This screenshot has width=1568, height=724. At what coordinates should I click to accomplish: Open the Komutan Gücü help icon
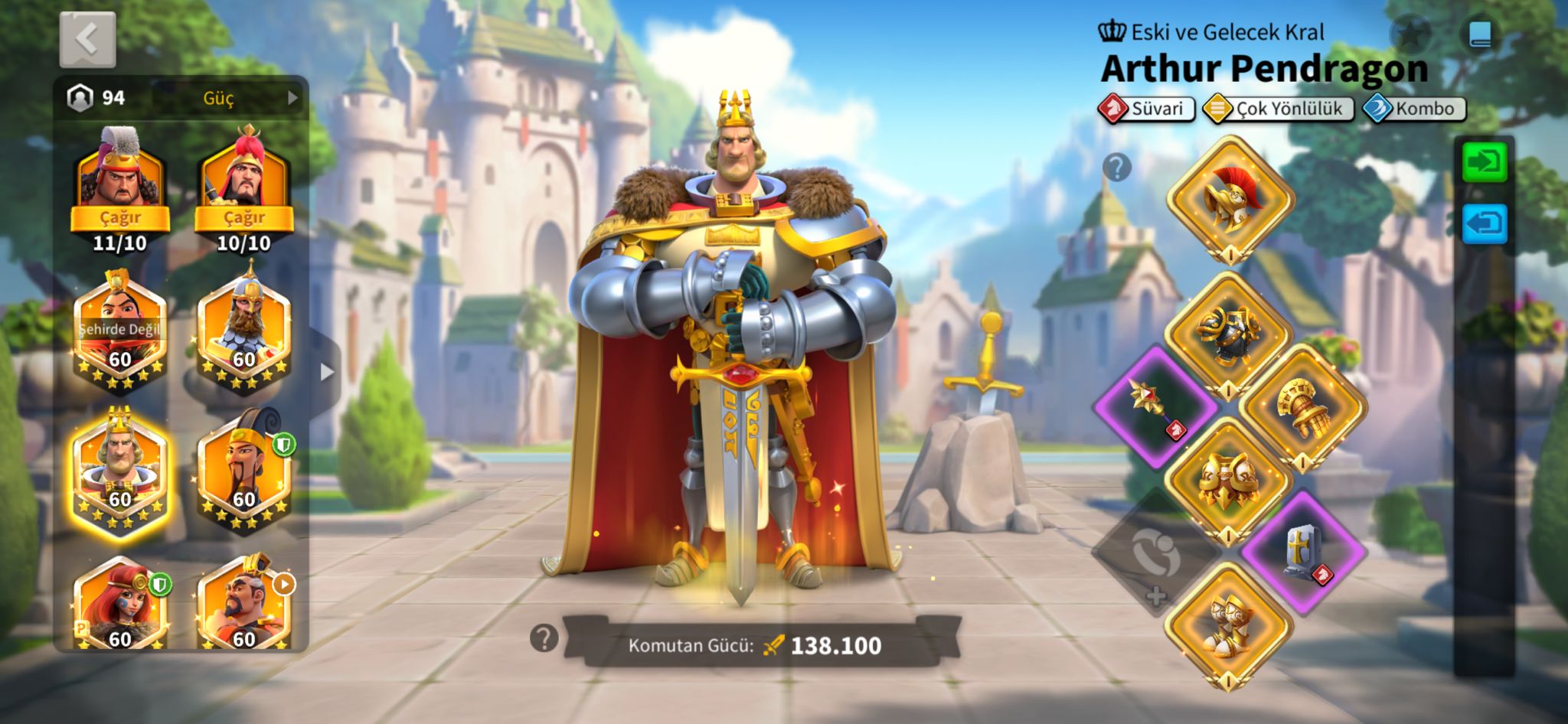pos(544,638)
